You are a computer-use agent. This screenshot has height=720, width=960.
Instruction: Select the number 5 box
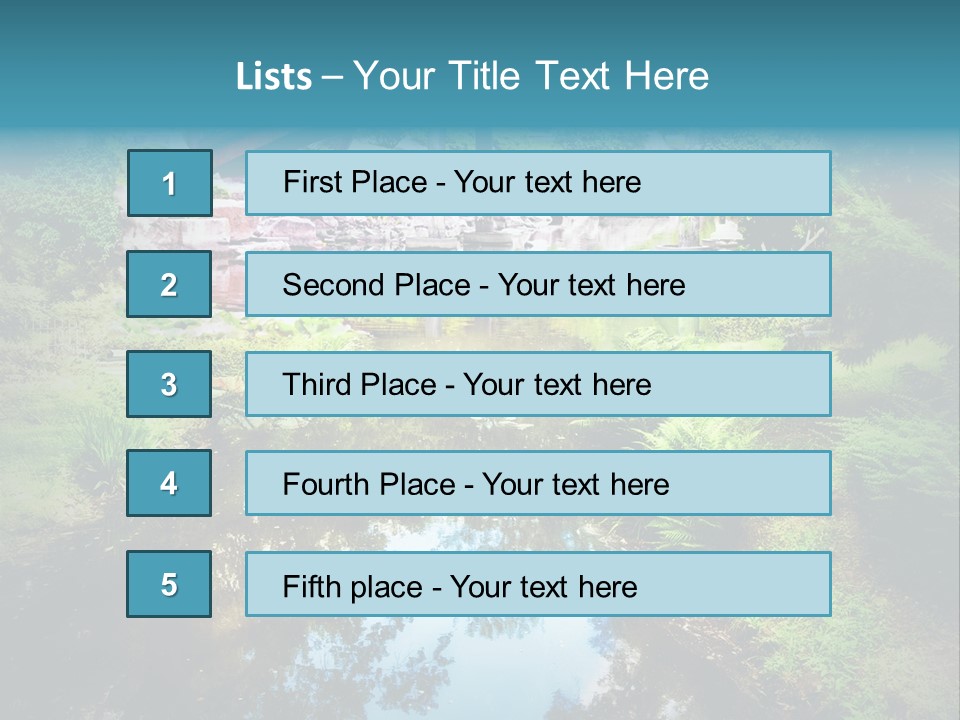[x=169, y=584]
